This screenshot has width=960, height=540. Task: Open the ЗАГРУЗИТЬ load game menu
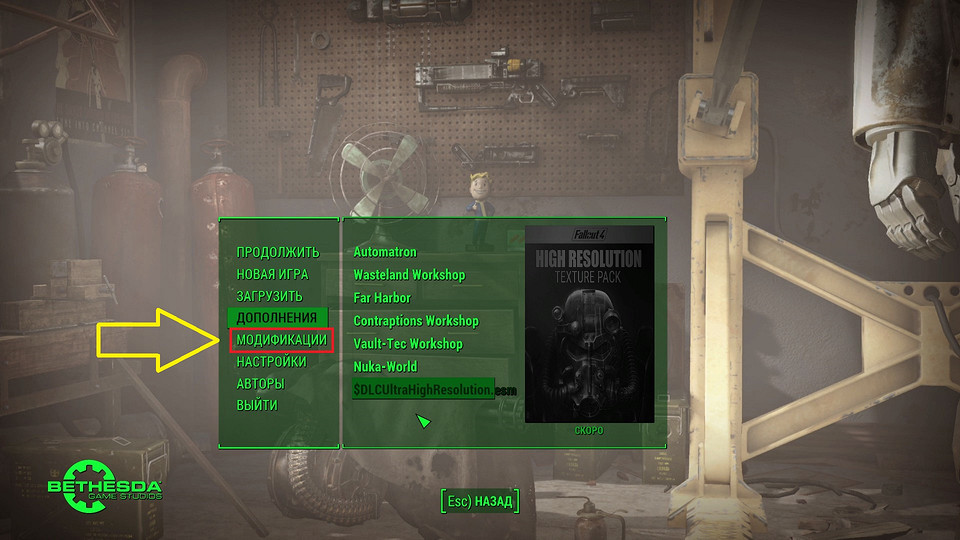(269, 296)
